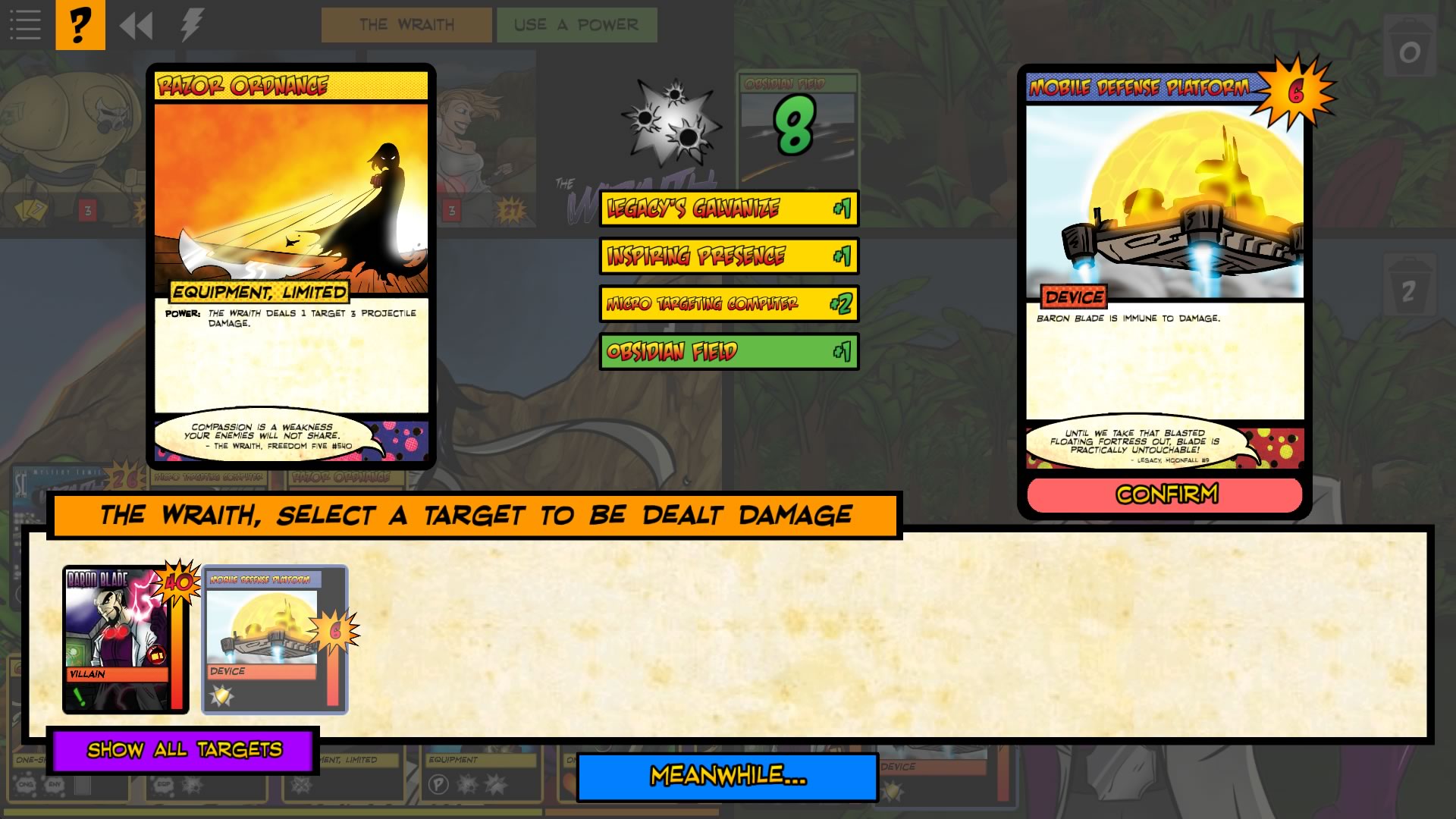The height and width of the screenshot is (819, 1456).
Task: Select the Obsidian Field +1 entry
Action: pyautogui.click(x=727, y=353)
